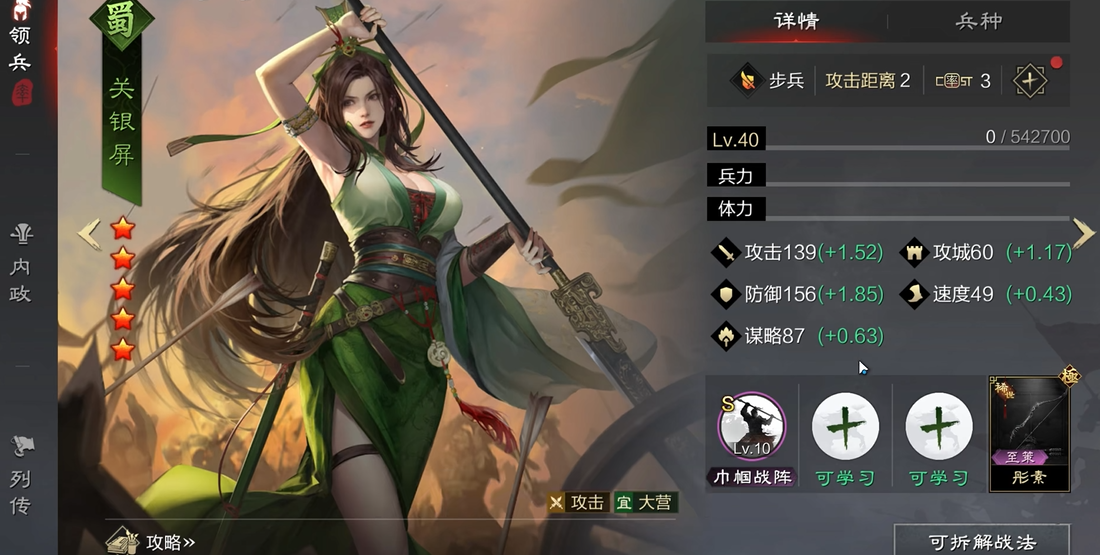Click the 攻击 tag under the portrait
Screen dimensions: 1100x555
[x=577, y=503]
